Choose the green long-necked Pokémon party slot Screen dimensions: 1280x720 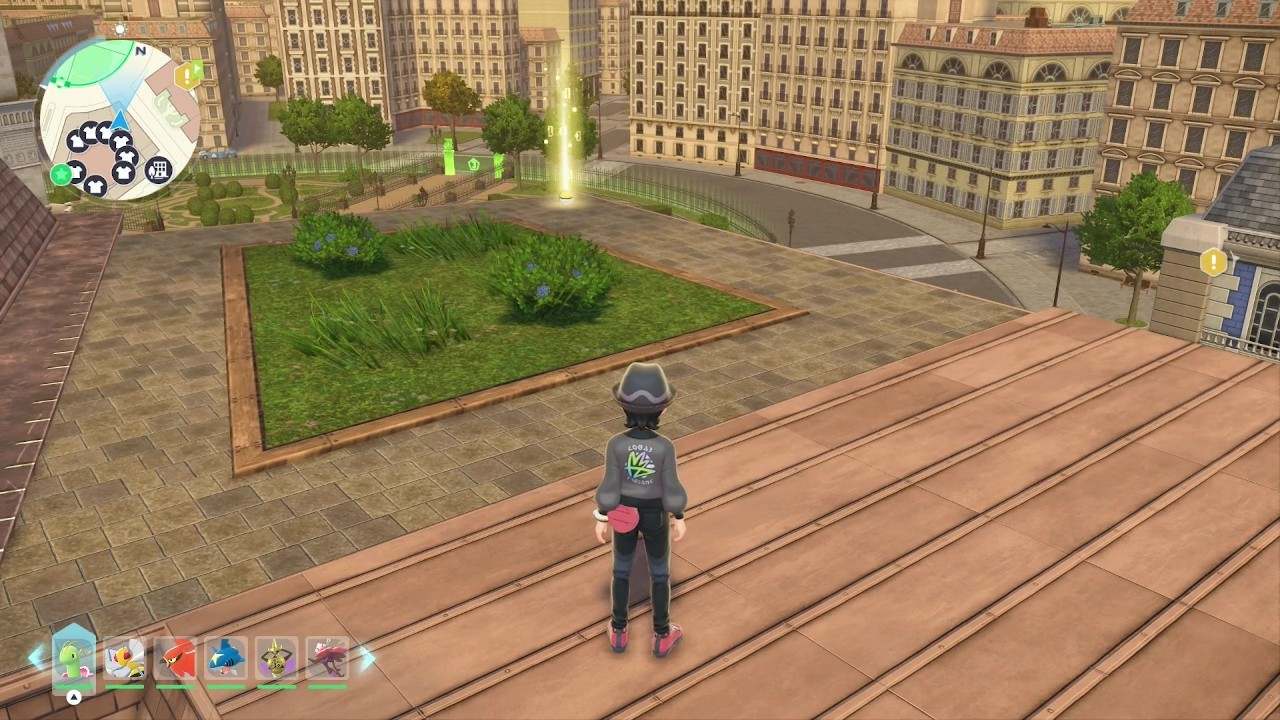click(74, 659)
